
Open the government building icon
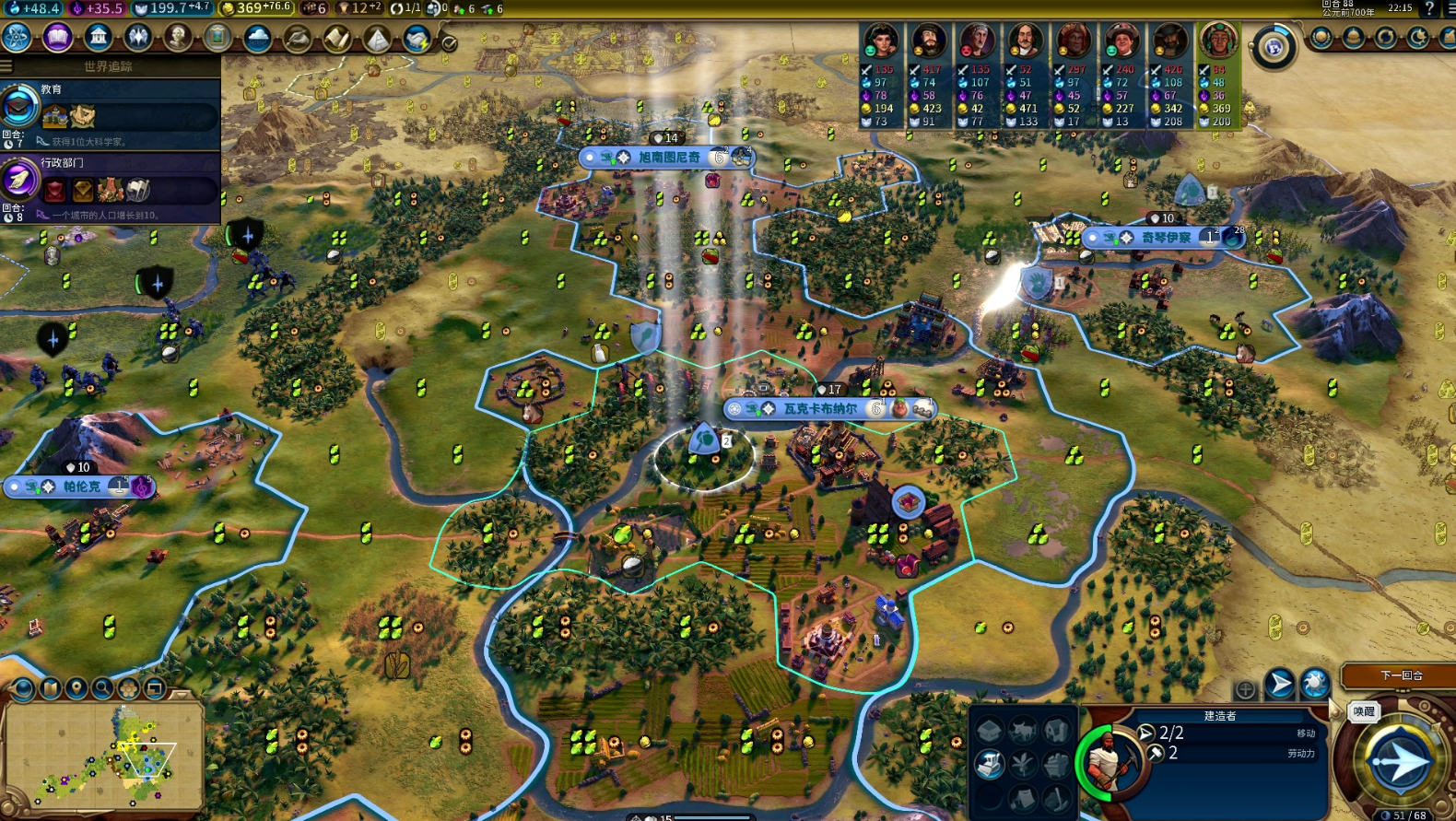[x=98, y=38]
